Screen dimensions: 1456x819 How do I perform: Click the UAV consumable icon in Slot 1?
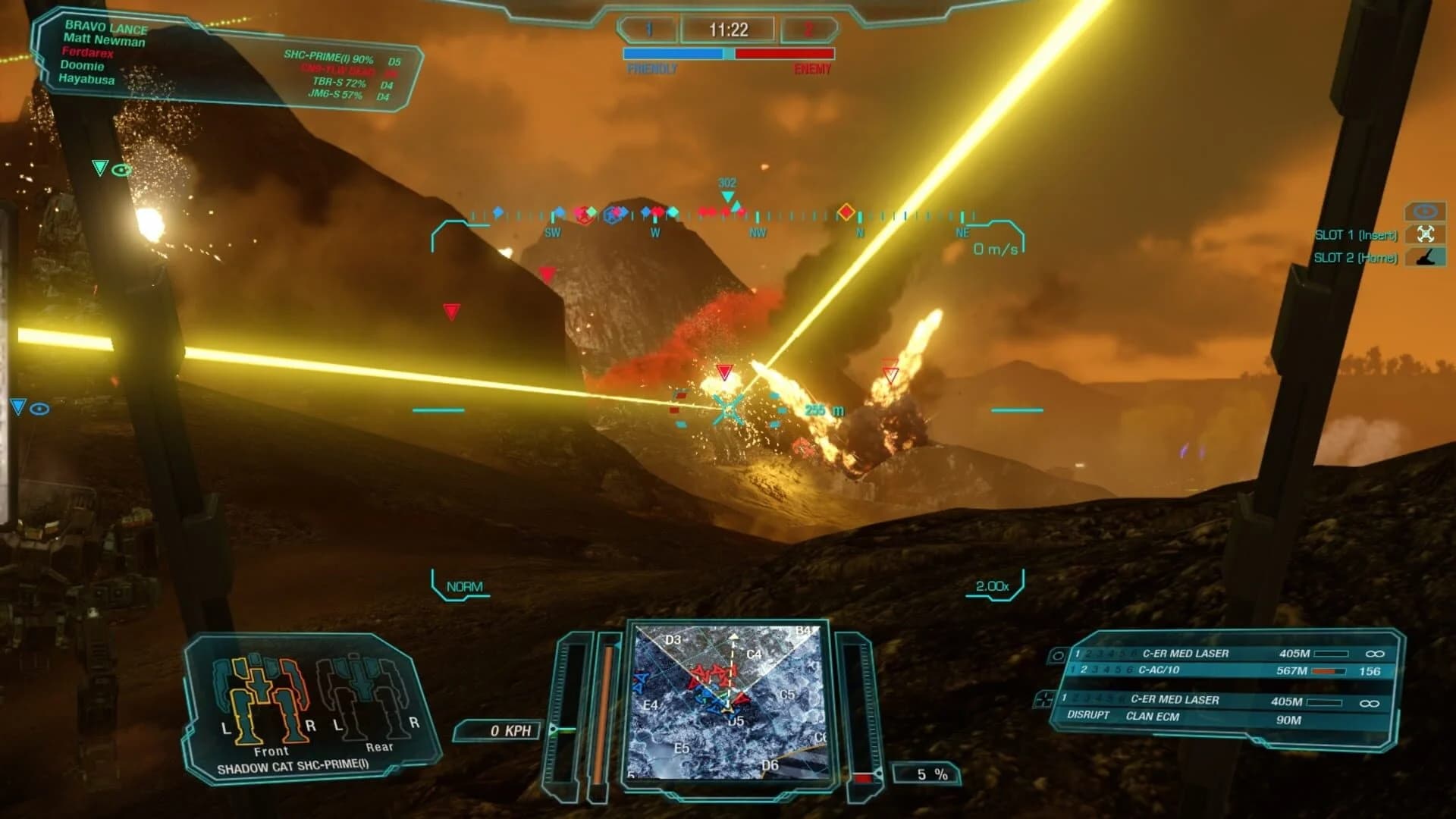(1426, 234)
